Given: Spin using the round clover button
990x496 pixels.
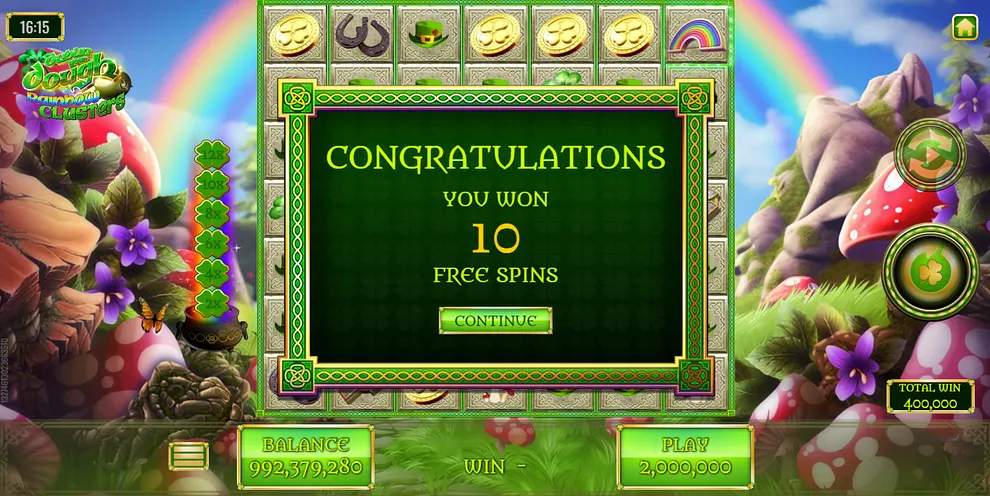Looking at the screenshot, I should tap(930, 271).
